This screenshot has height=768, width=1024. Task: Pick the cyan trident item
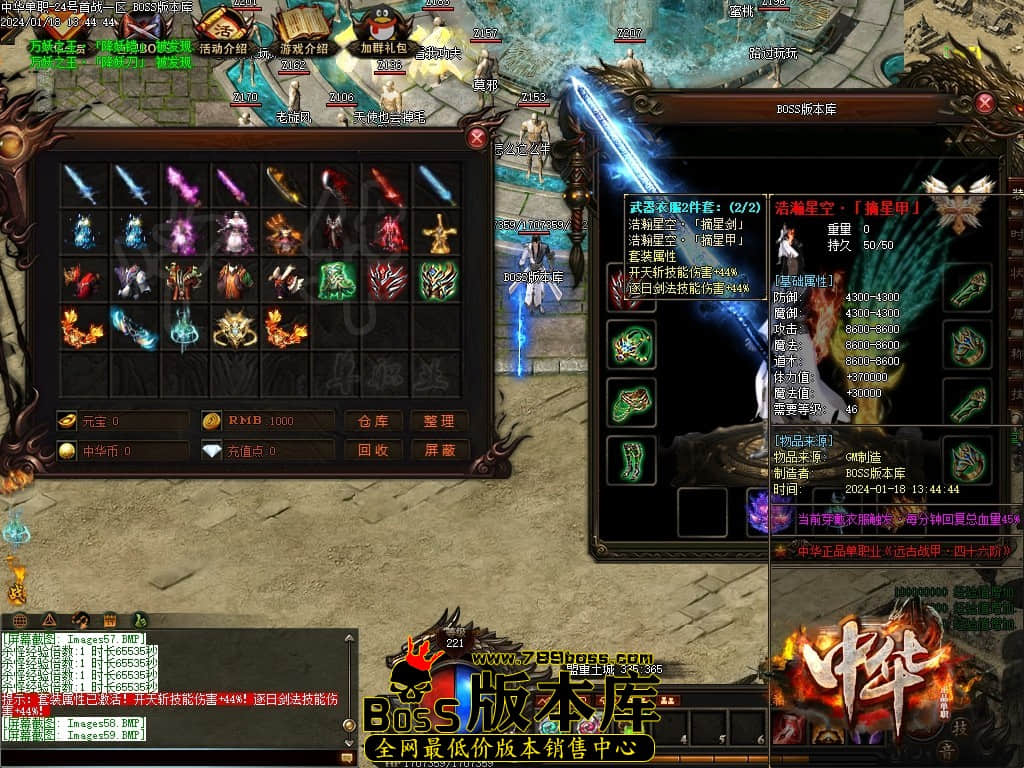click(x=183, y=328)
